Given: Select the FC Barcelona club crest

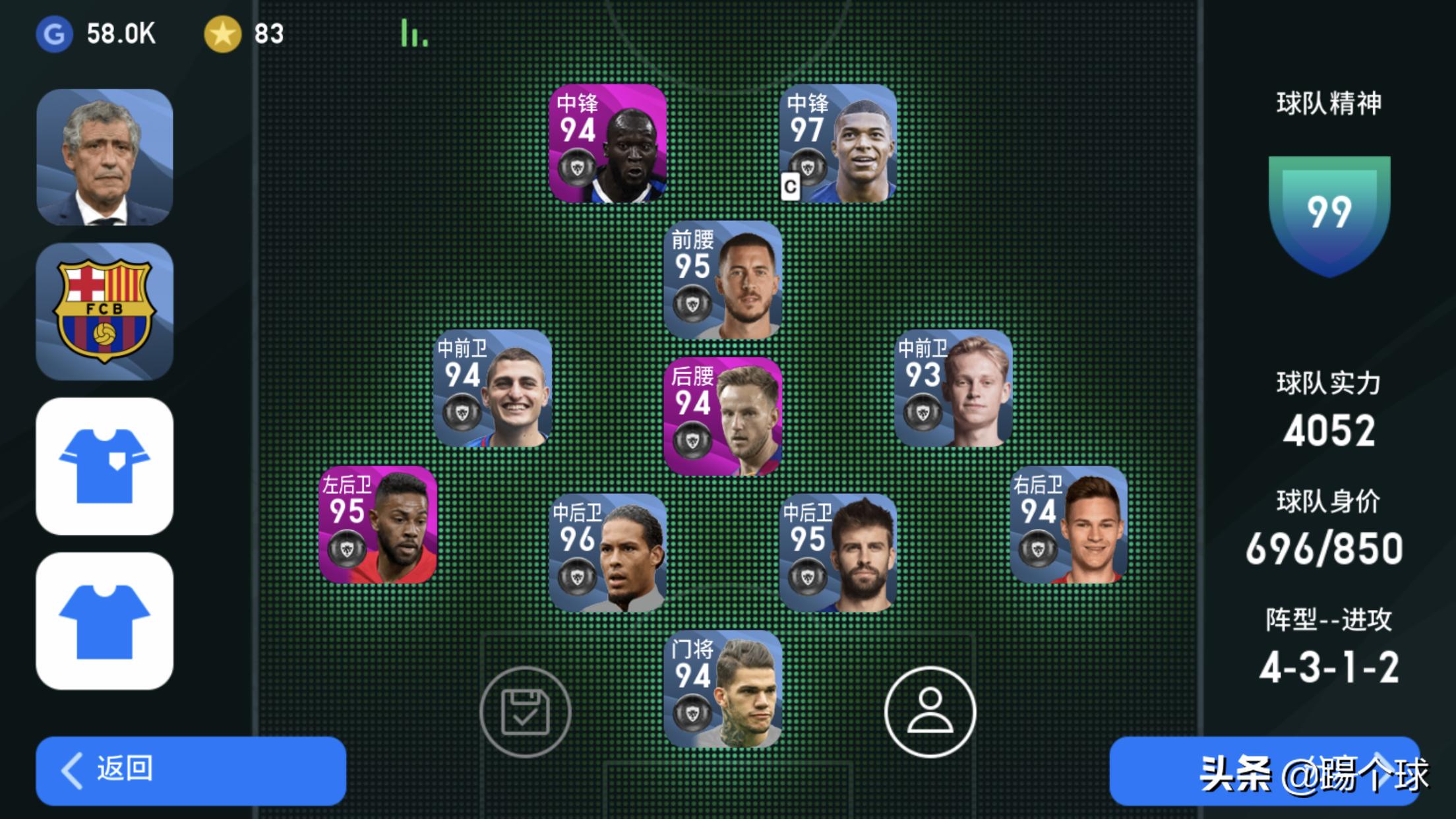Looking at the screenshot, I should tap(105, 311).
